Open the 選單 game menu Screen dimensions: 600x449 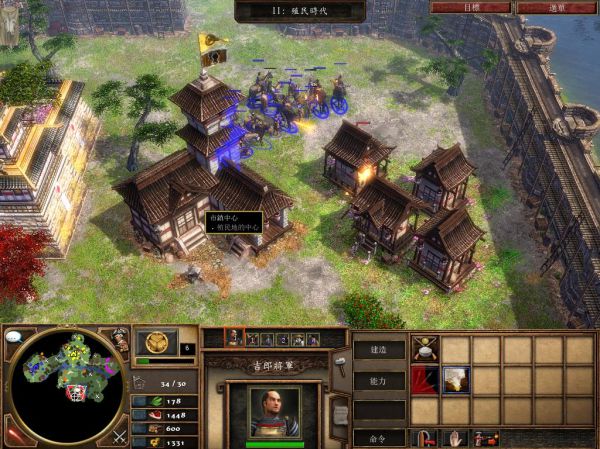[x=557, y=6]
